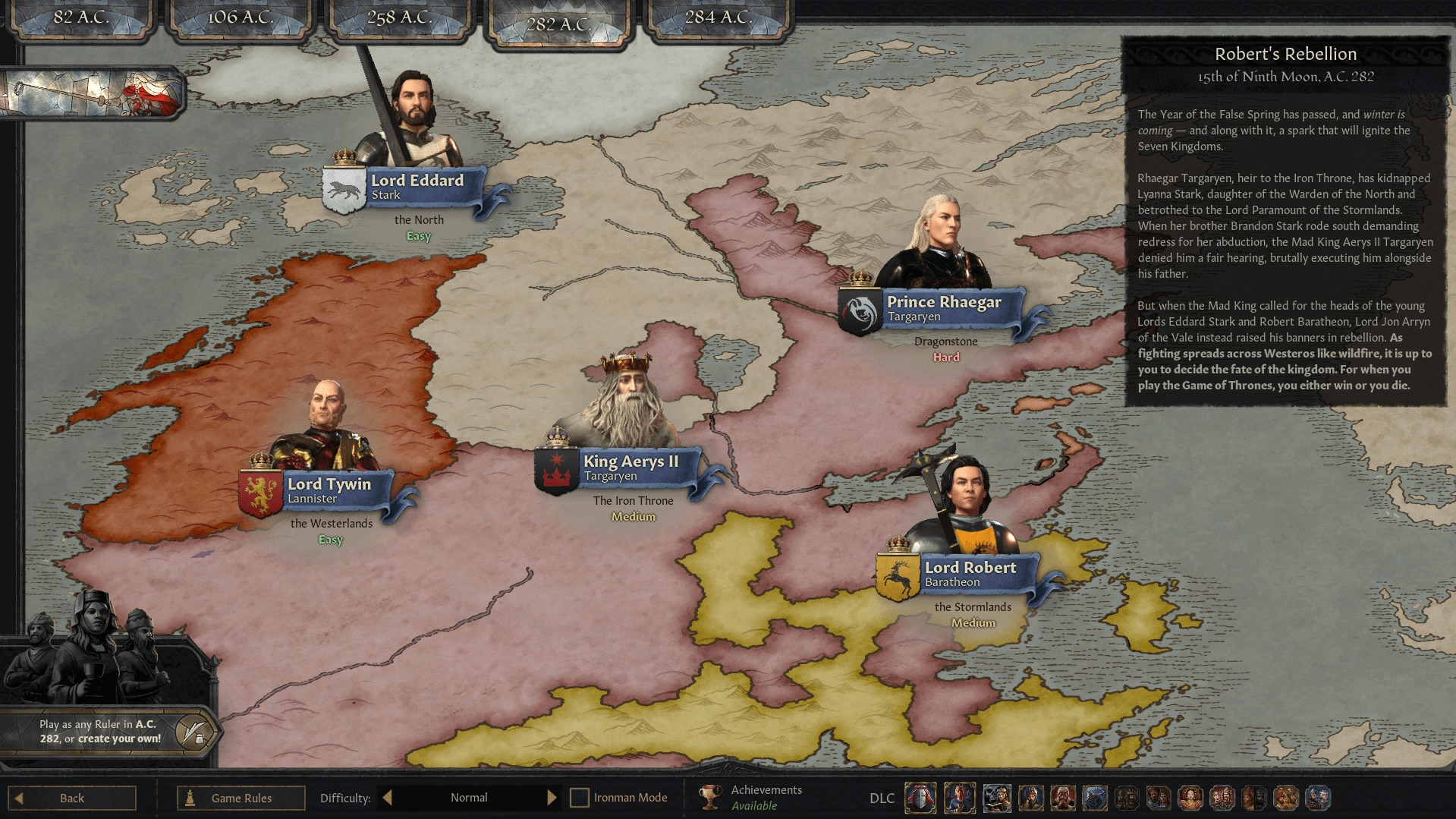Click the chess-piece icon on Game Rules
The width and height of the screenshot is (1456, 819).
tap(190, 798)
